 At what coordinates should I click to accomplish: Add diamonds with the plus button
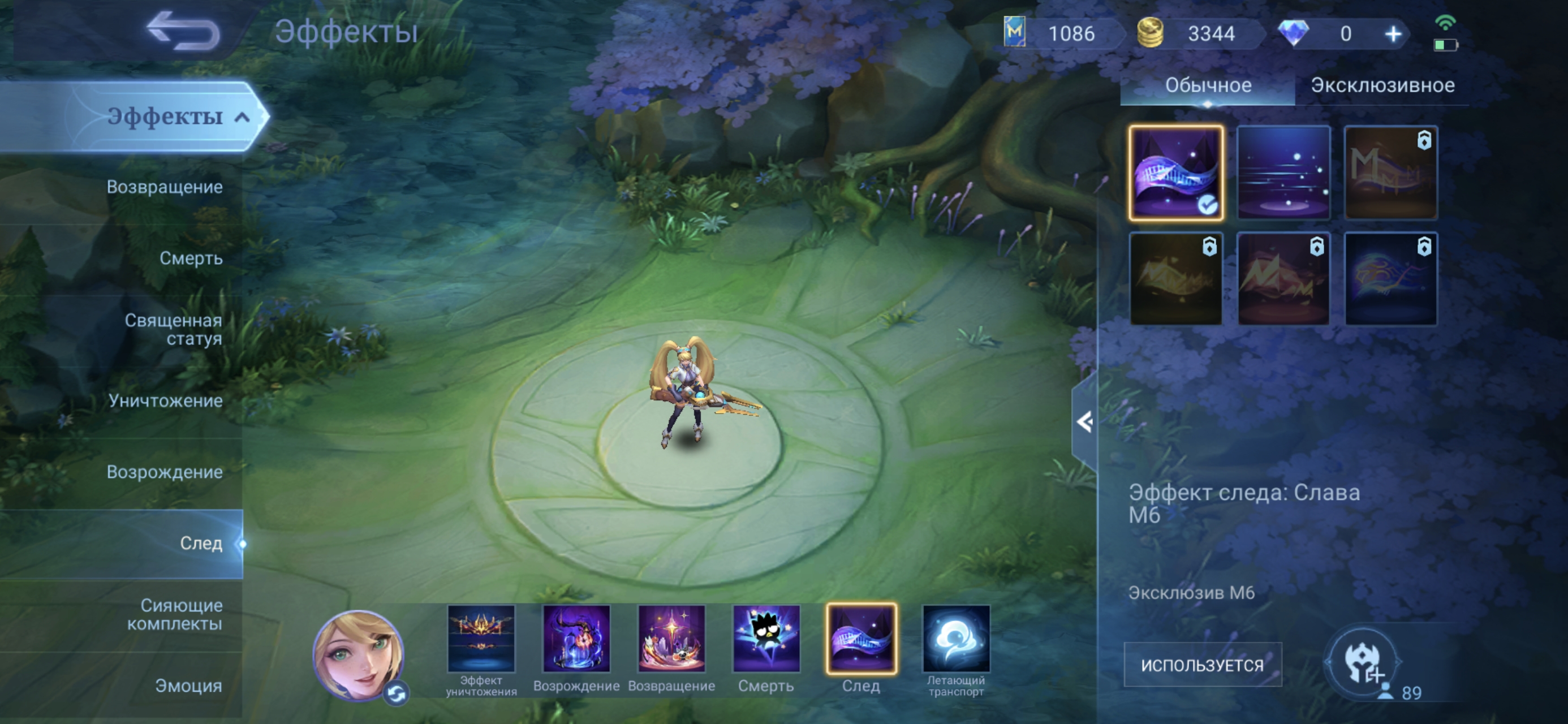(1393, 34)
